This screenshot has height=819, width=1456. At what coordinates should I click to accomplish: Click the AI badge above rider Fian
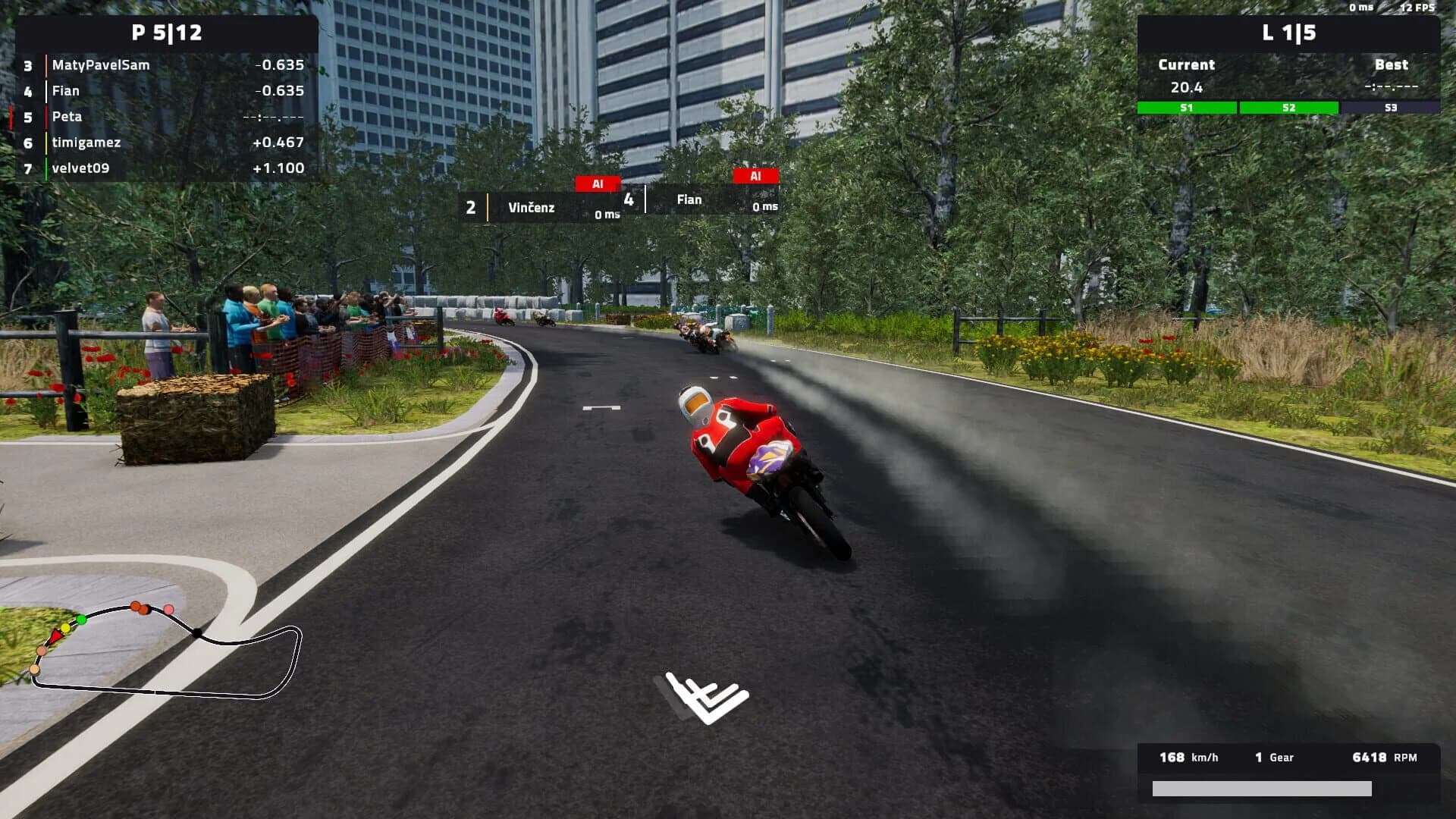pos(755,175)
